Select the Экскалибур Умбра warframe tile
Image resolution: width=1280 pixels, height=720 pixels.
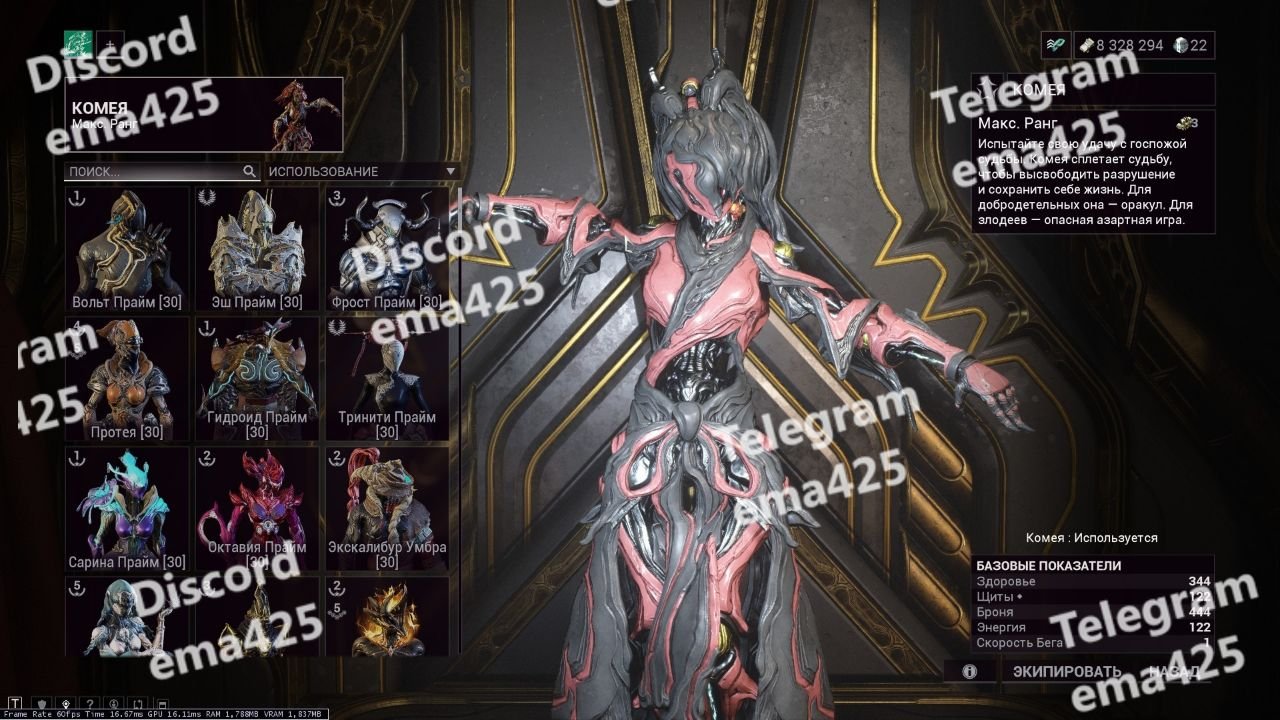coord(387,508)
